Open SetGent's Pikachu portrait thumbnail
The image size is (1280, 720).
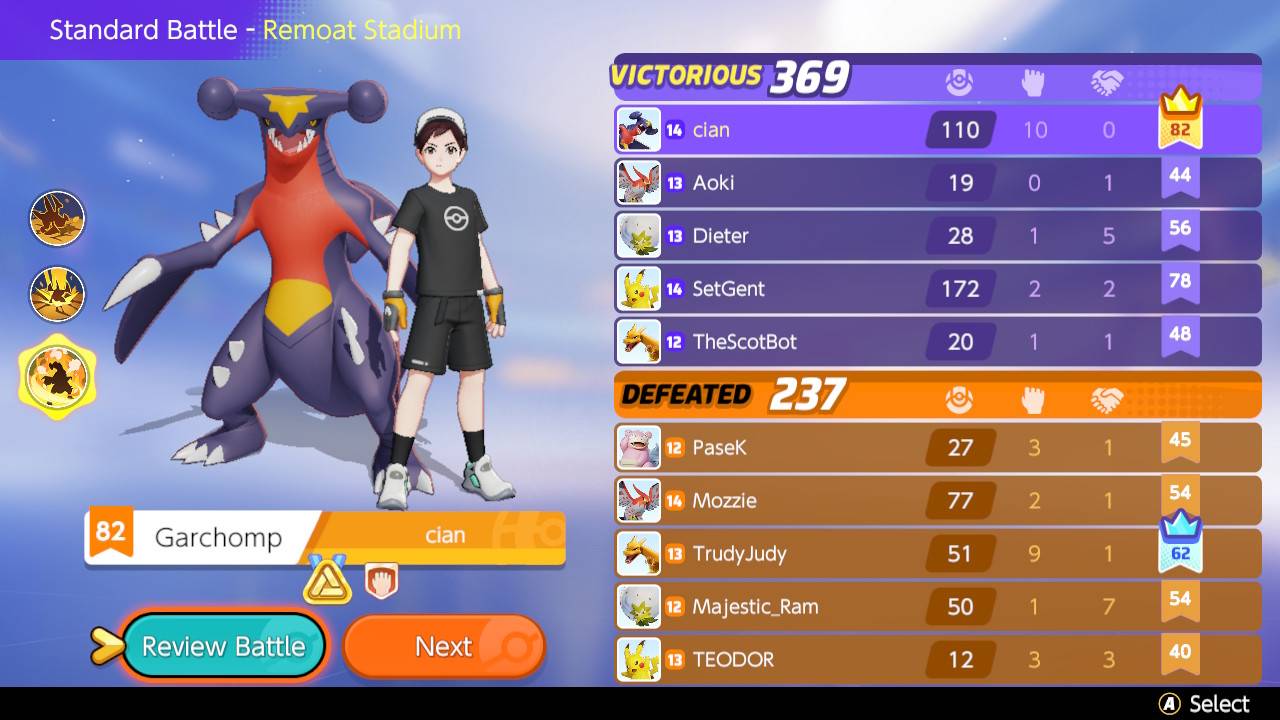[641, 288]
